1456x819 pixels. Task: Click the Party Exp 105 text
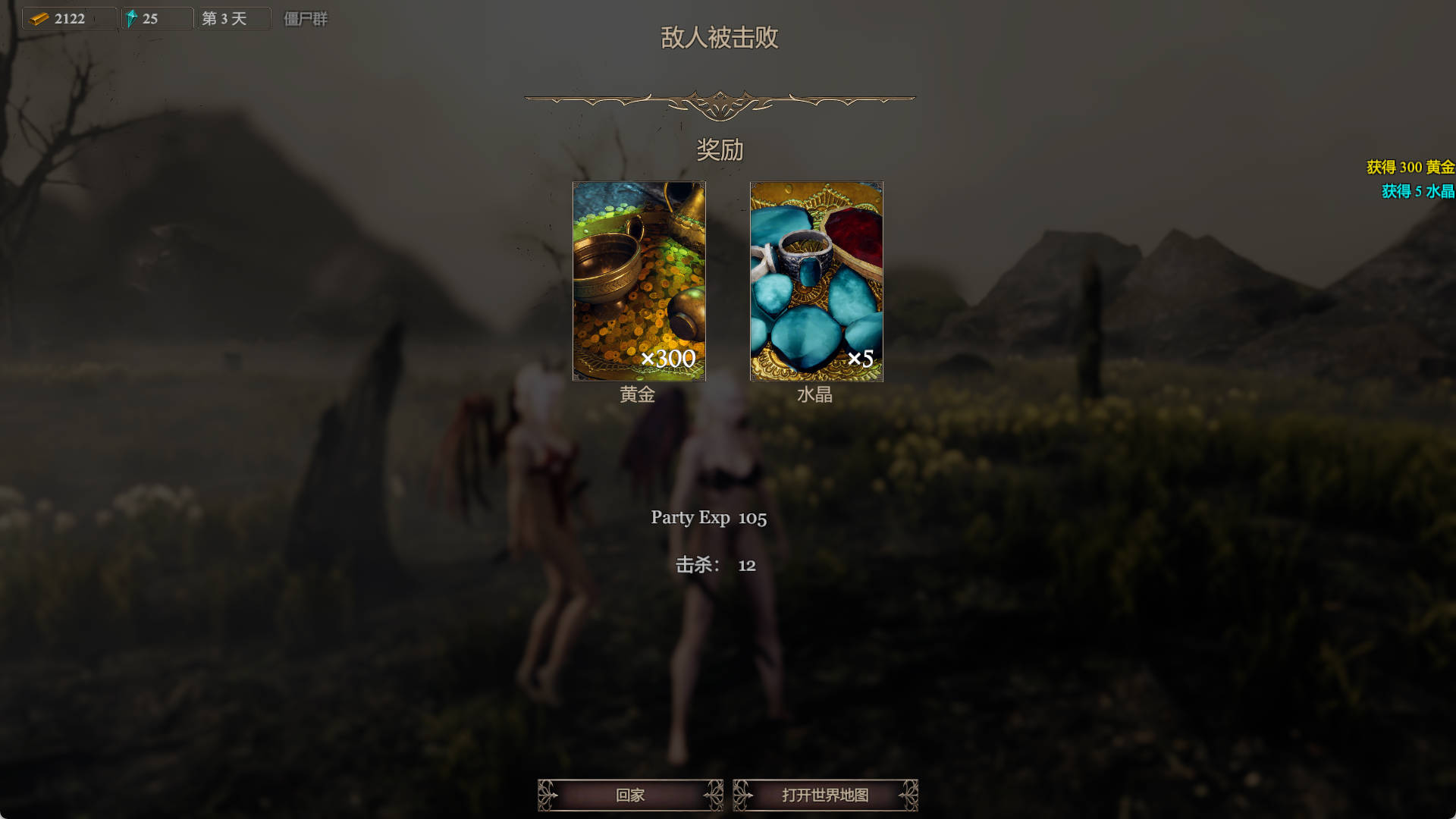(710, 518)
